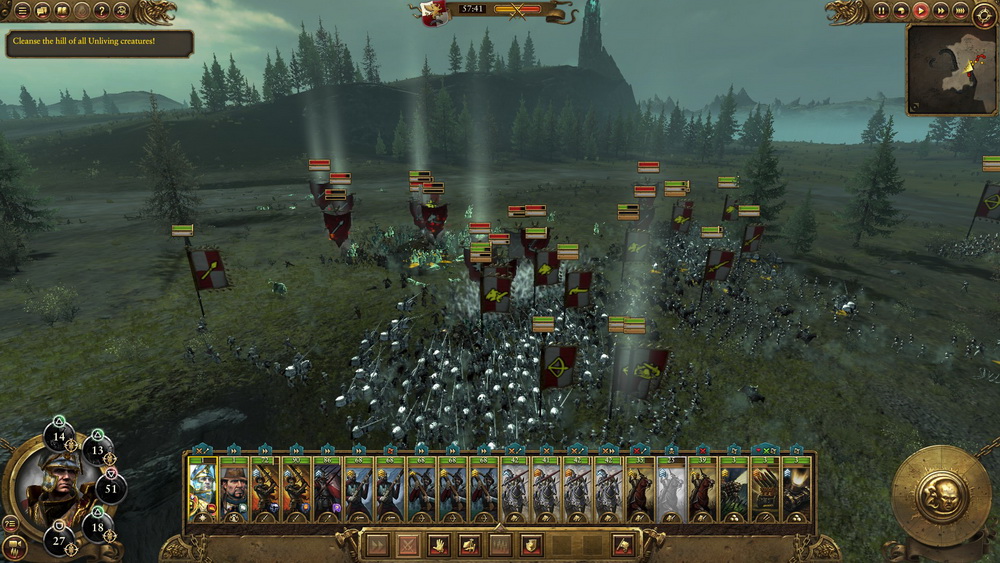
Task: Click the winds of magic skull dial
Action: (941, 495)
